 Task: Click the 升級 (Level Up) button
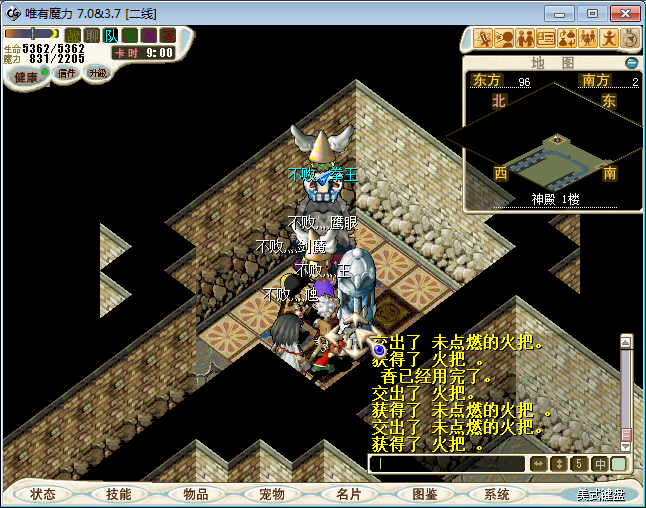(98, 73)
